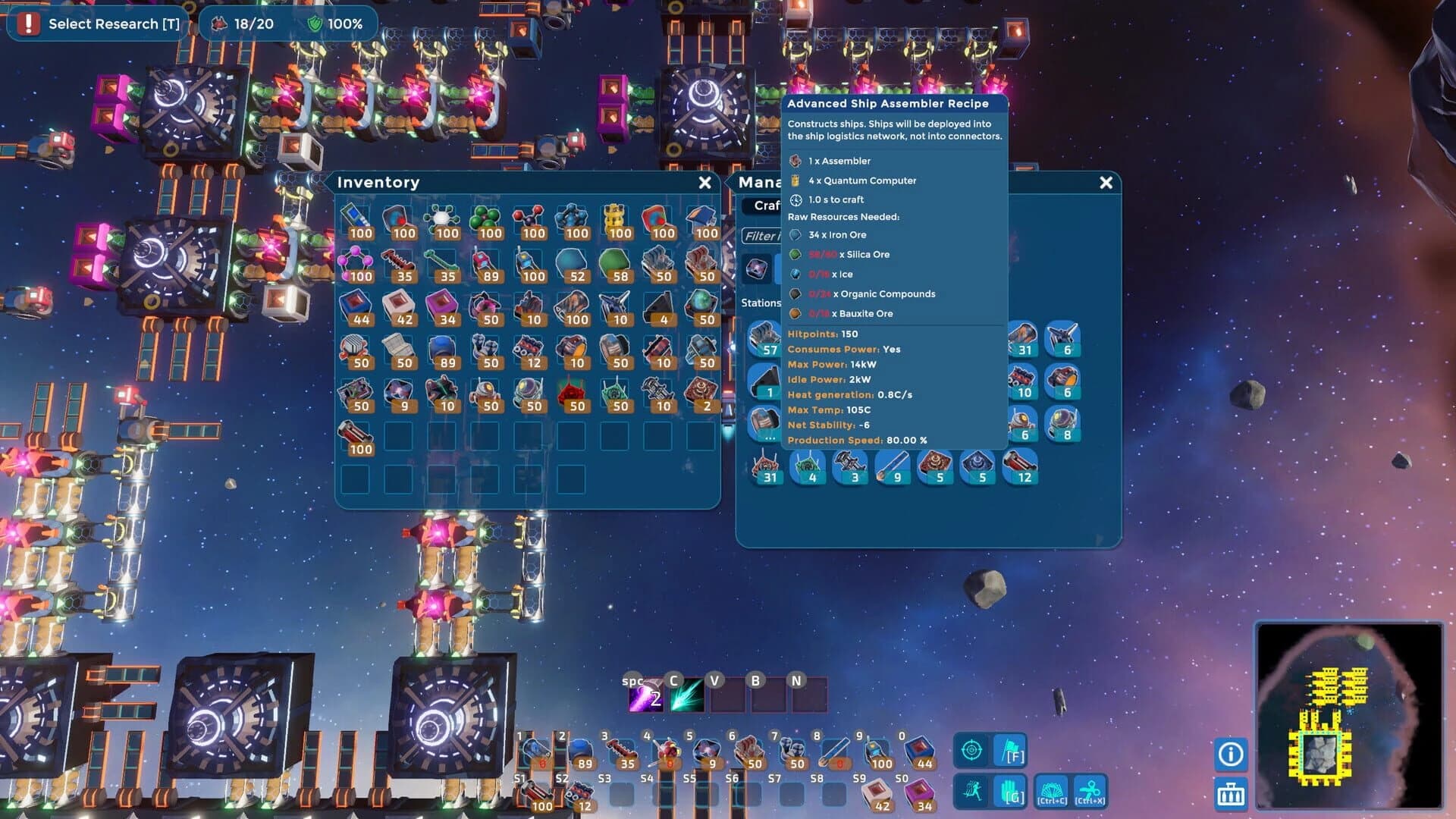Click the Quantum Computer icon in the recipe tooltip

pos(795,180)
